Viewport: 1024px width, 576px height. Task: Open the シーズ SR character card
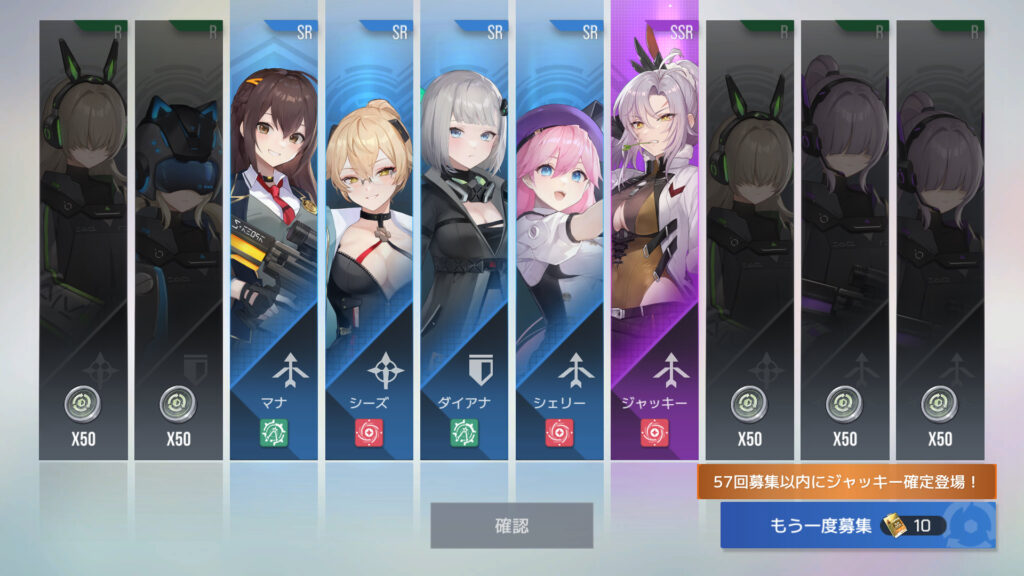coord(368,240)
